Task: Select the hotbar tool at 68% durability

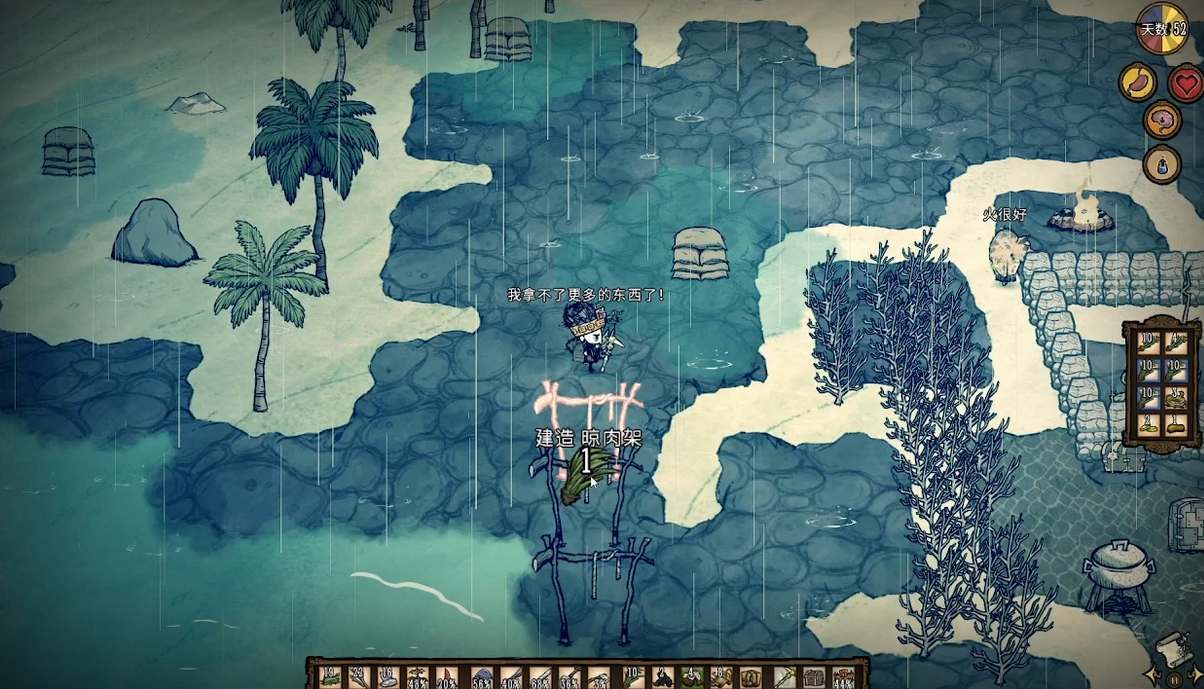Action: pos(542,677)
